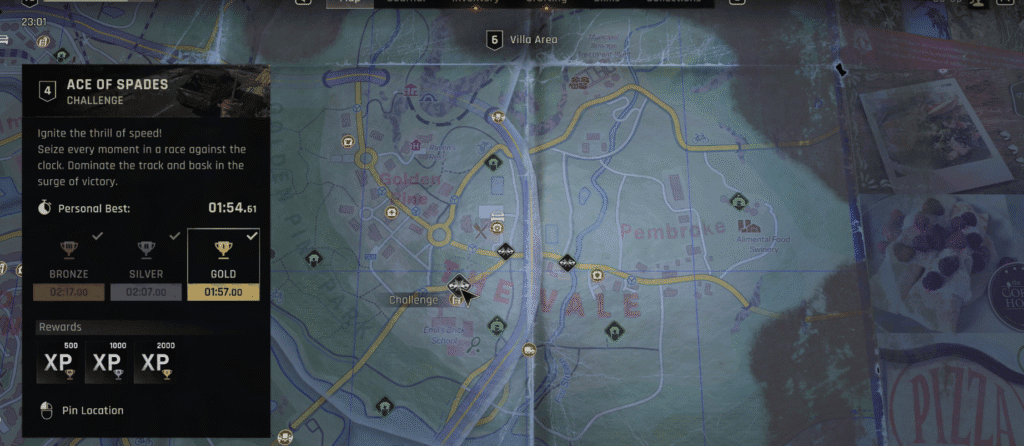Select the Silver trophy tier
The height and width of the screenshot is (446, 1024).
tap(145, 265)
